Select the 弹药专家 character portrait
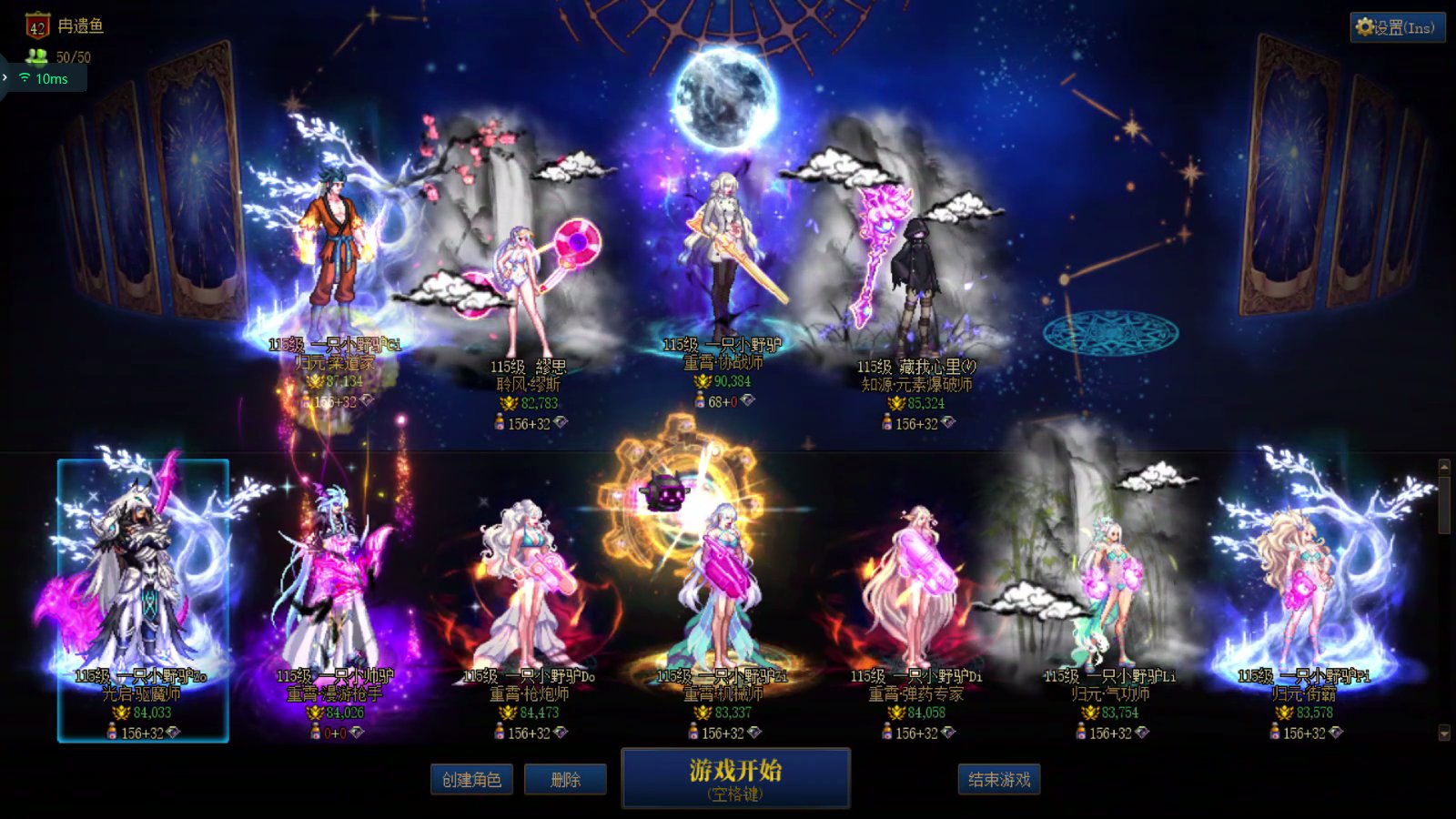 [915, 582]
